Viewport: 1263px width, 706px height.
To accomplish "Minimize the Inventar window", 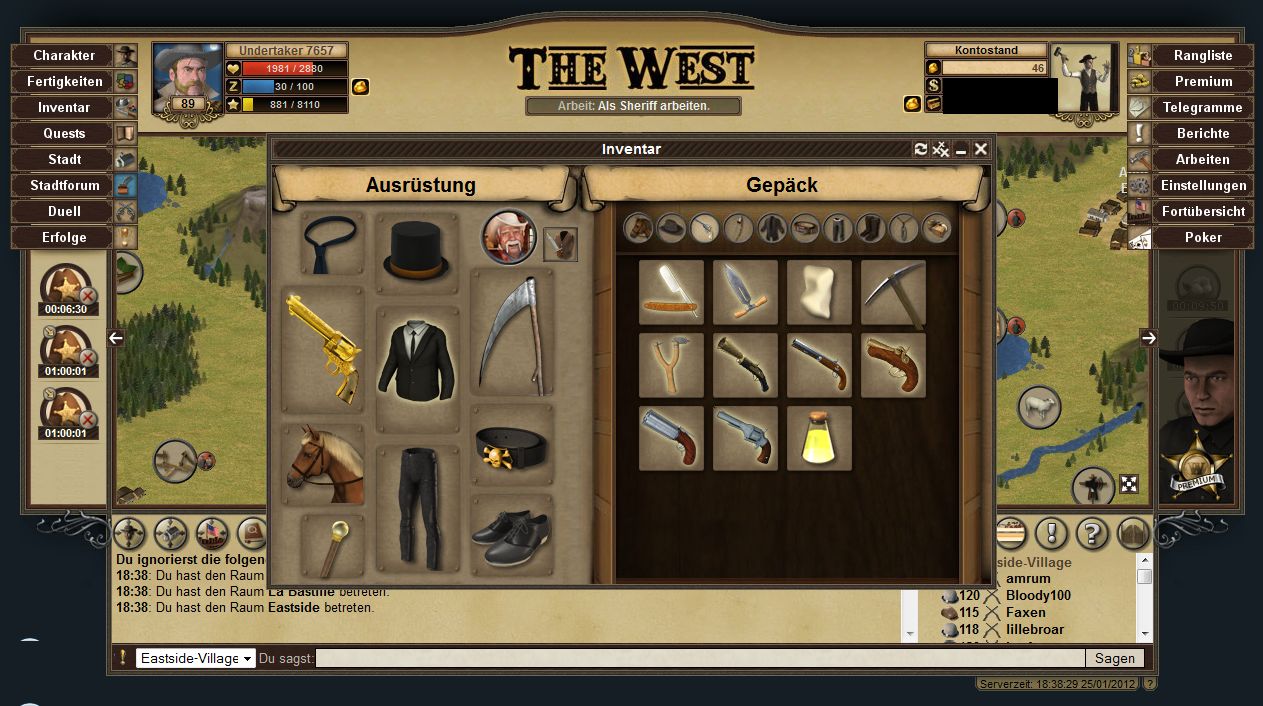I will (961, 149).
